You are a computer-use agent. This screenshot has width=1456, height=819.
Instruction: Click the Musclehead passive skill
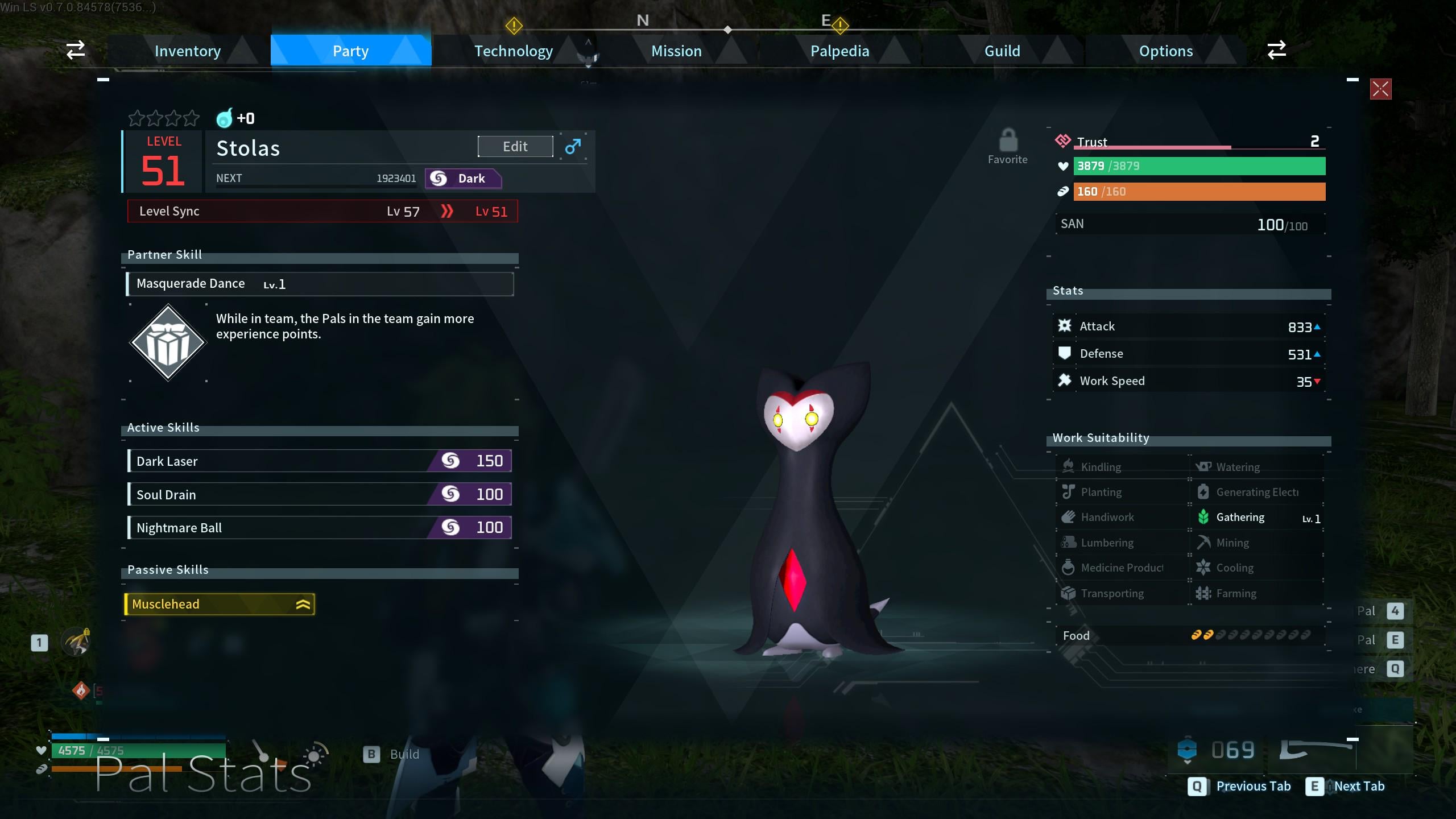[x=220, y=604]
